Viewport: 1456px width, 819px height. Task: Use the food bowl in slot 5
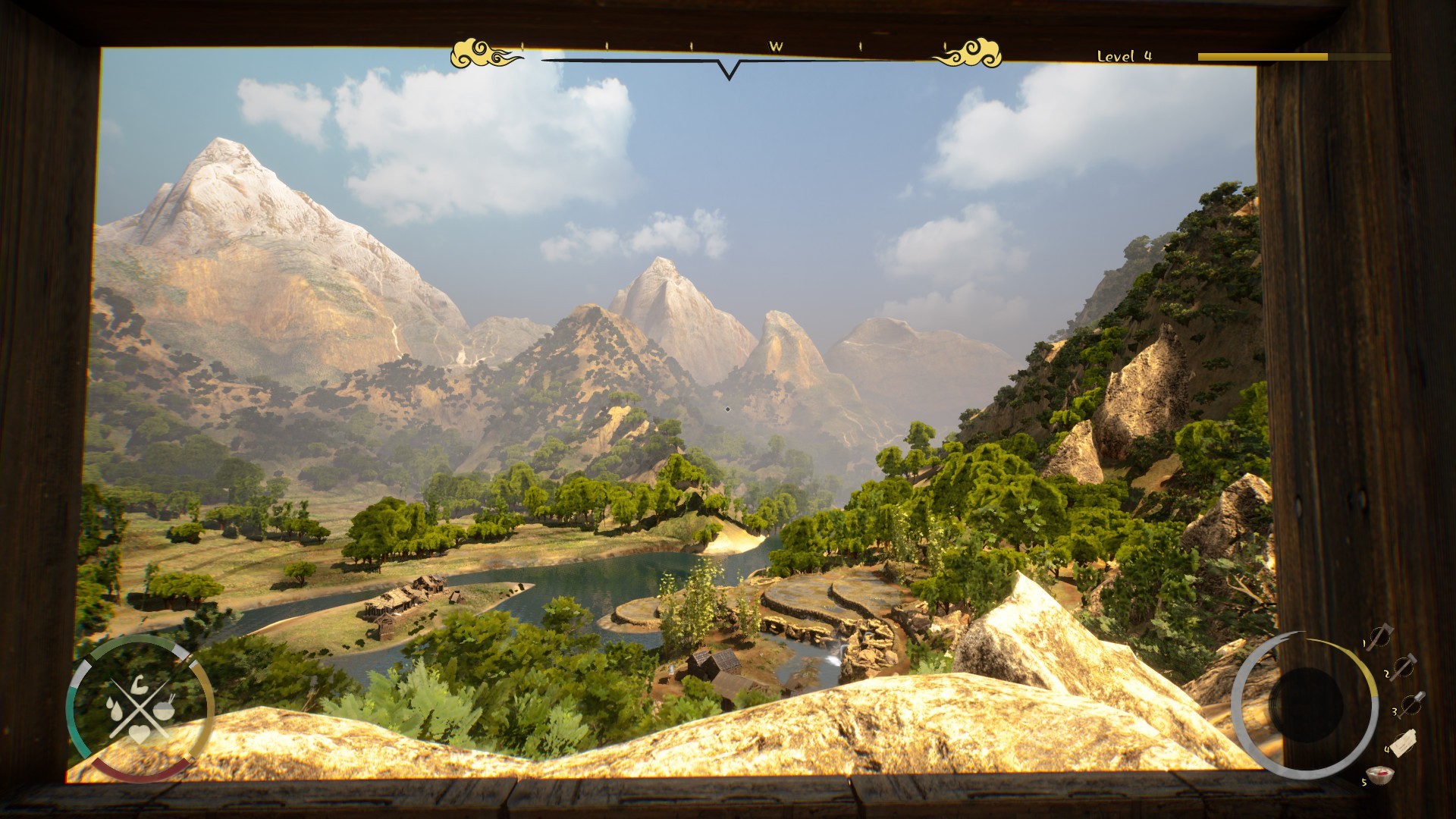click(1380, 776)
